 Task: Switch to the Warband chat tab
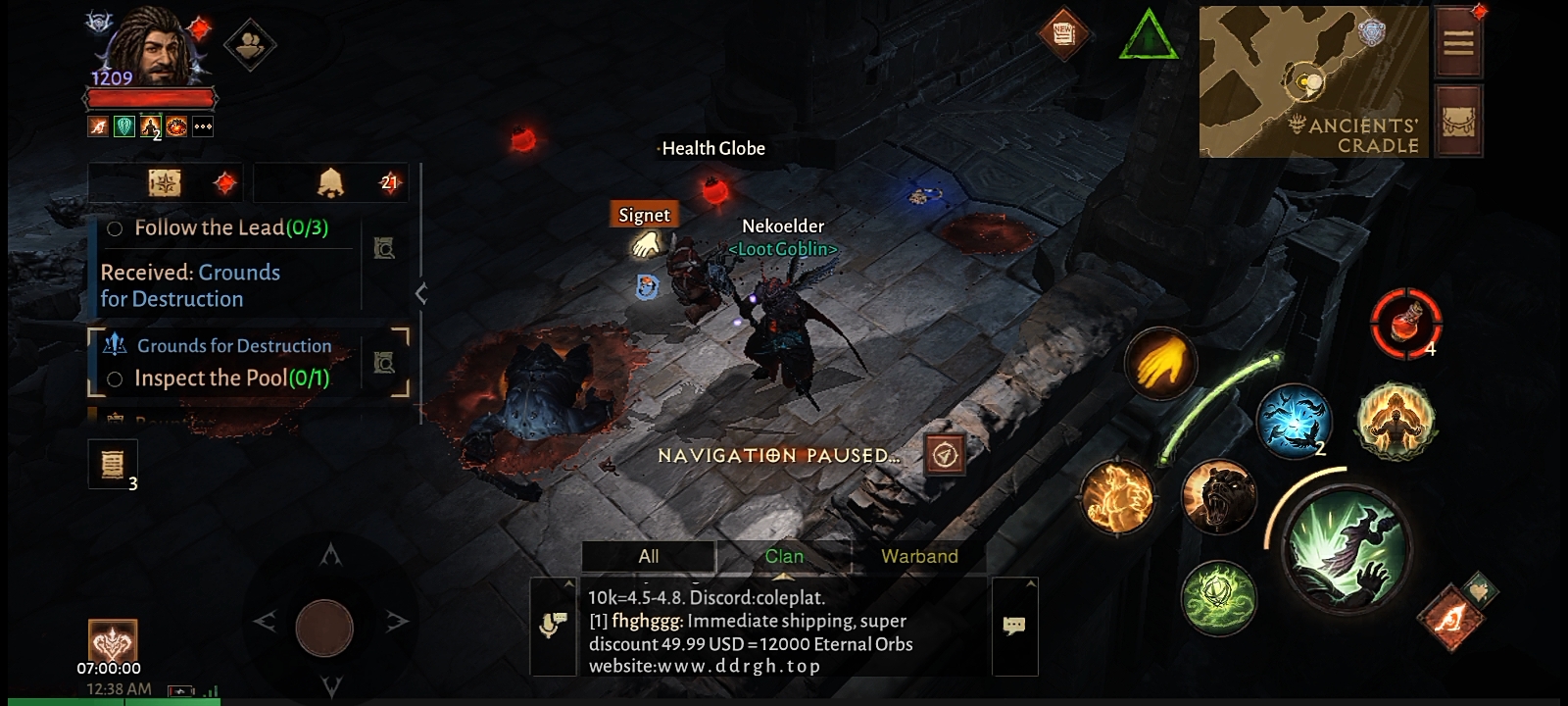[919, 556]
